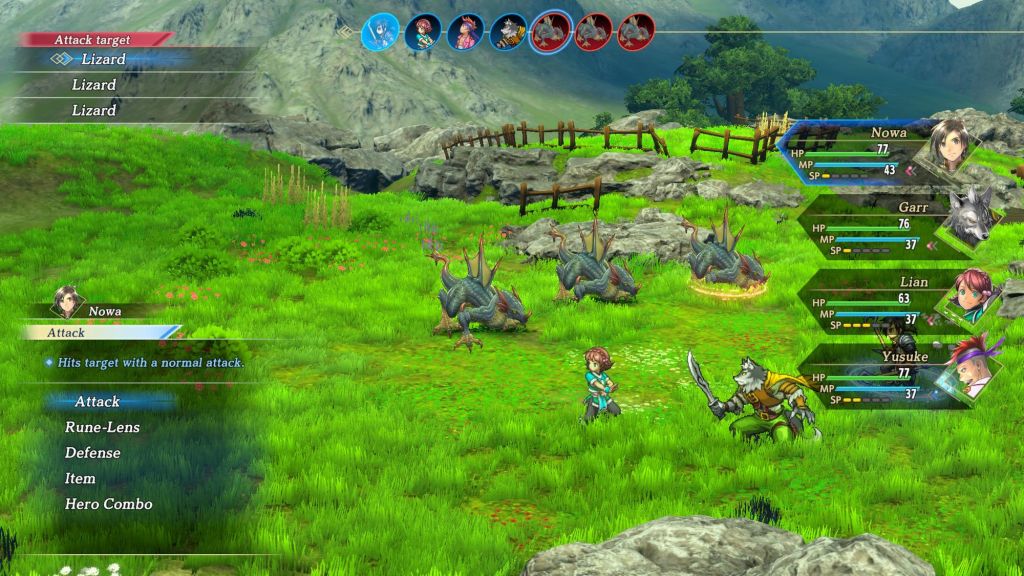The height and width of the screenshot is (576, 1024).
Task: Select Rune-Lens from the battle menu
Action: (x=102, y=427)
